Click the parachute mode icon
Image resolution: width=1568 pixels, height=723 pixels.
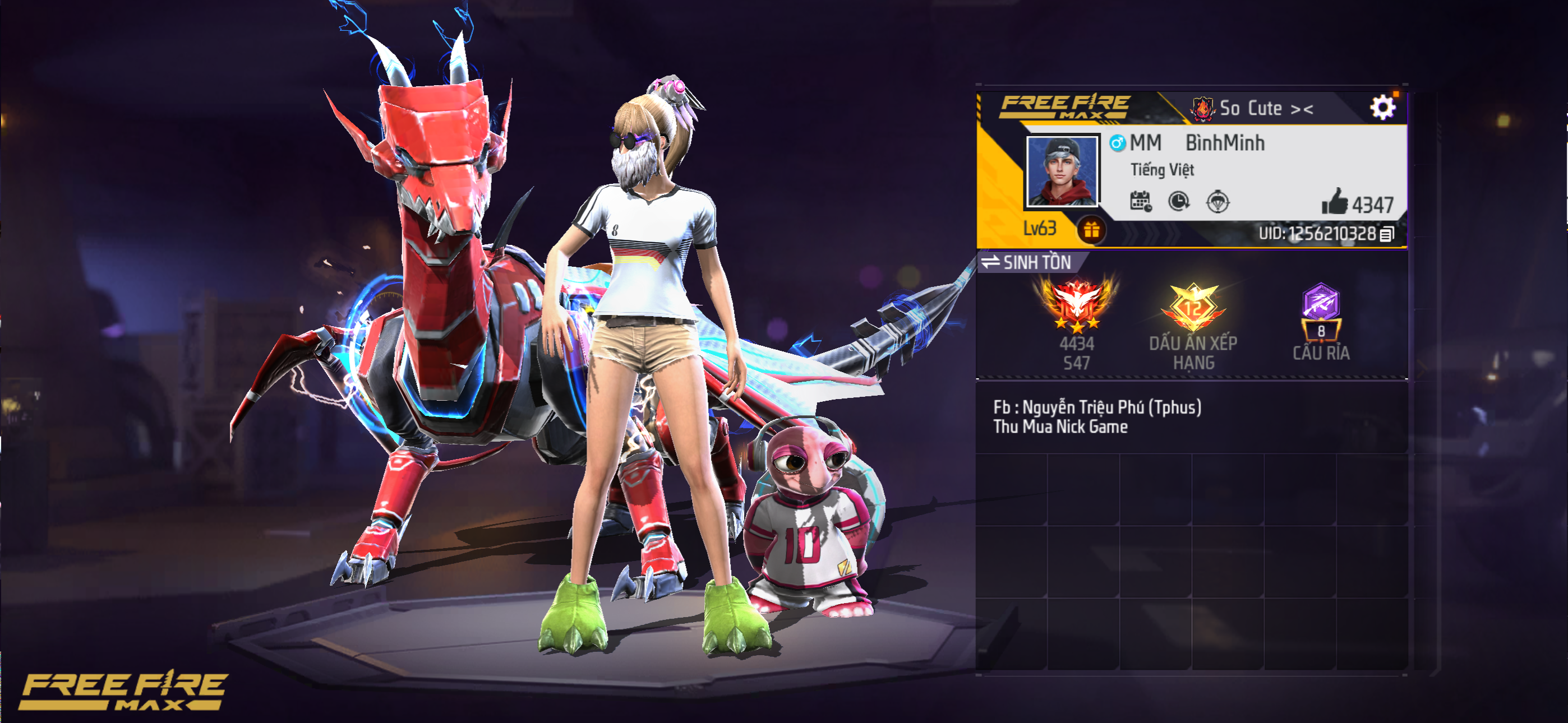1217,201
